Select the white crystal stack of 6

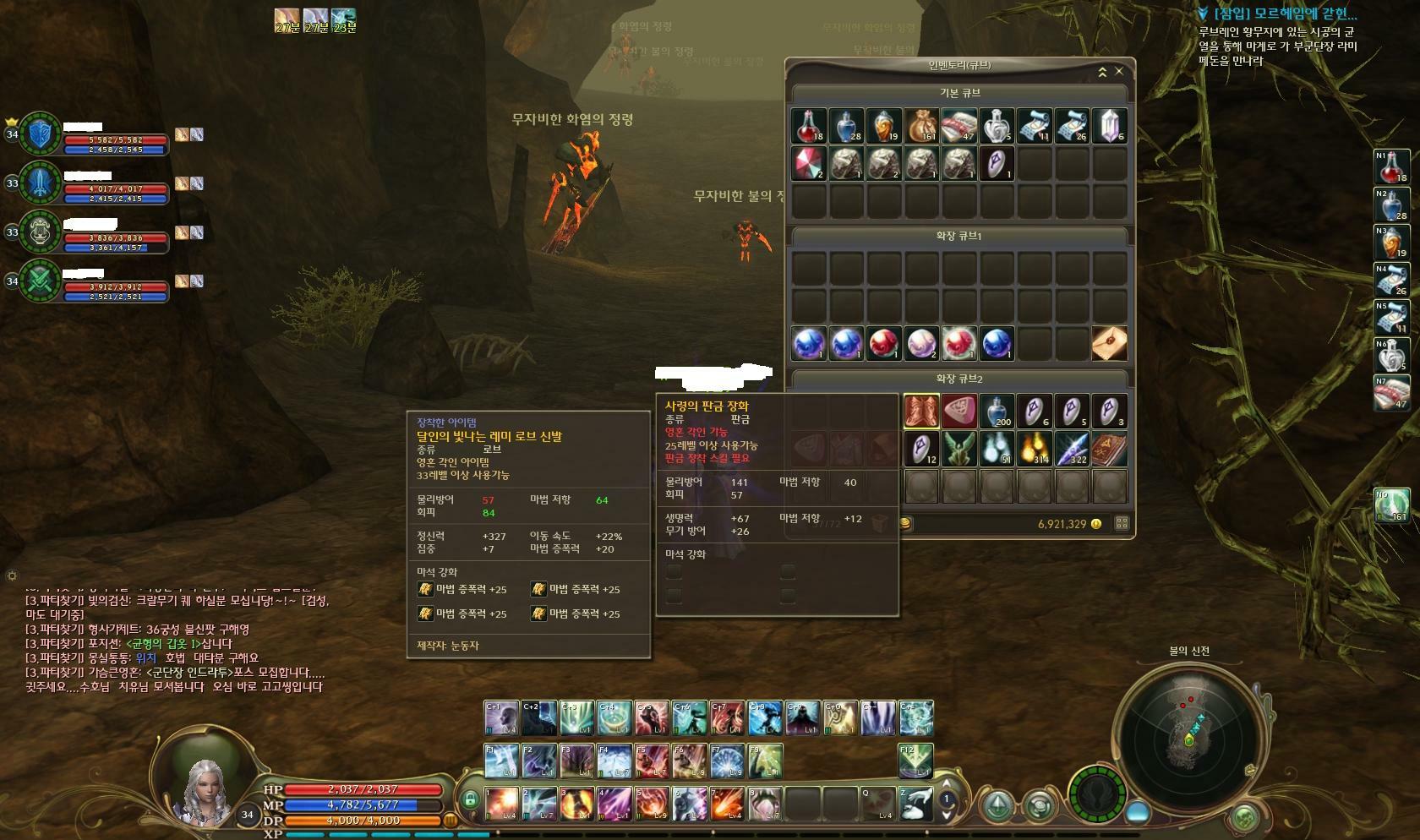(1110, 126)
